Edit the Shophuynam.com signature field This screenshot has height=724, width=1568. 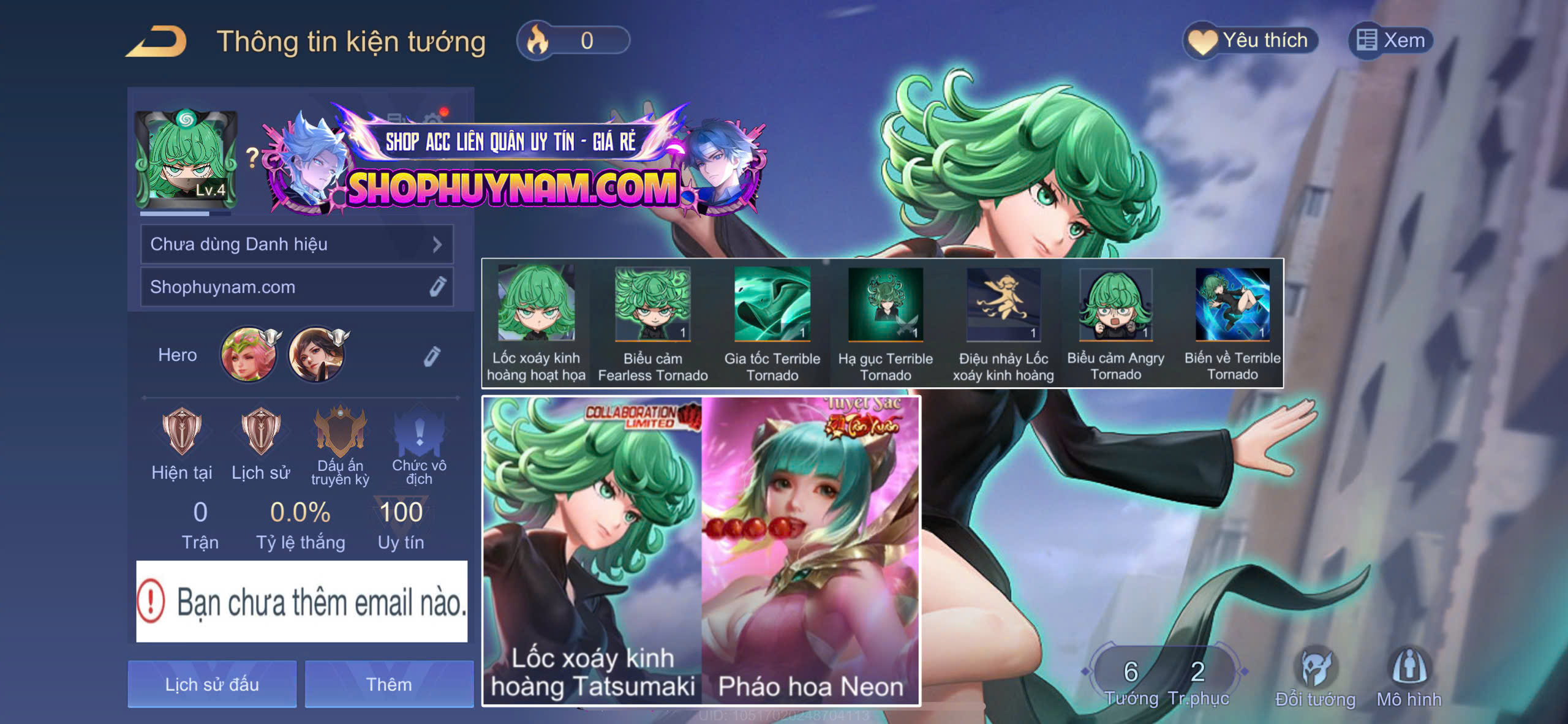click(437, 287)
